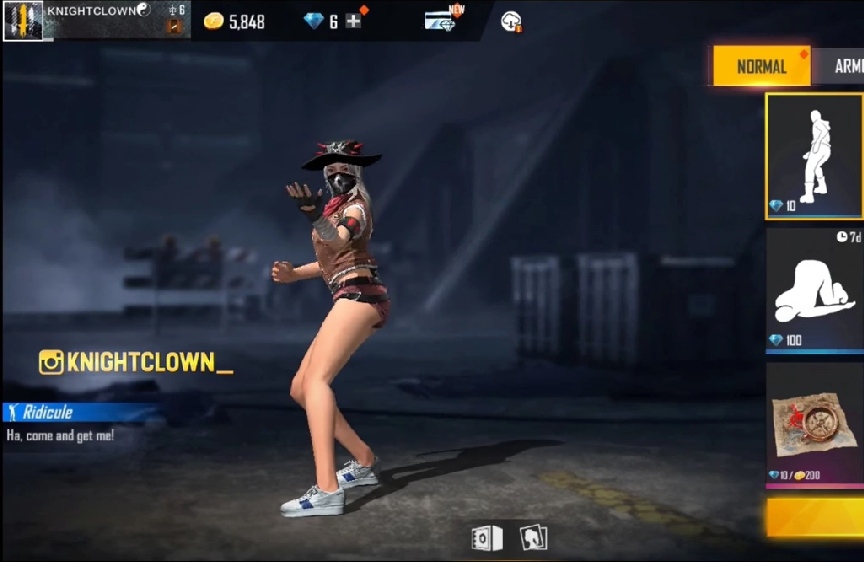Viewport: 864px width, 562px height.
Task: Open the membership card marked NEW
Action: [441, 20]
